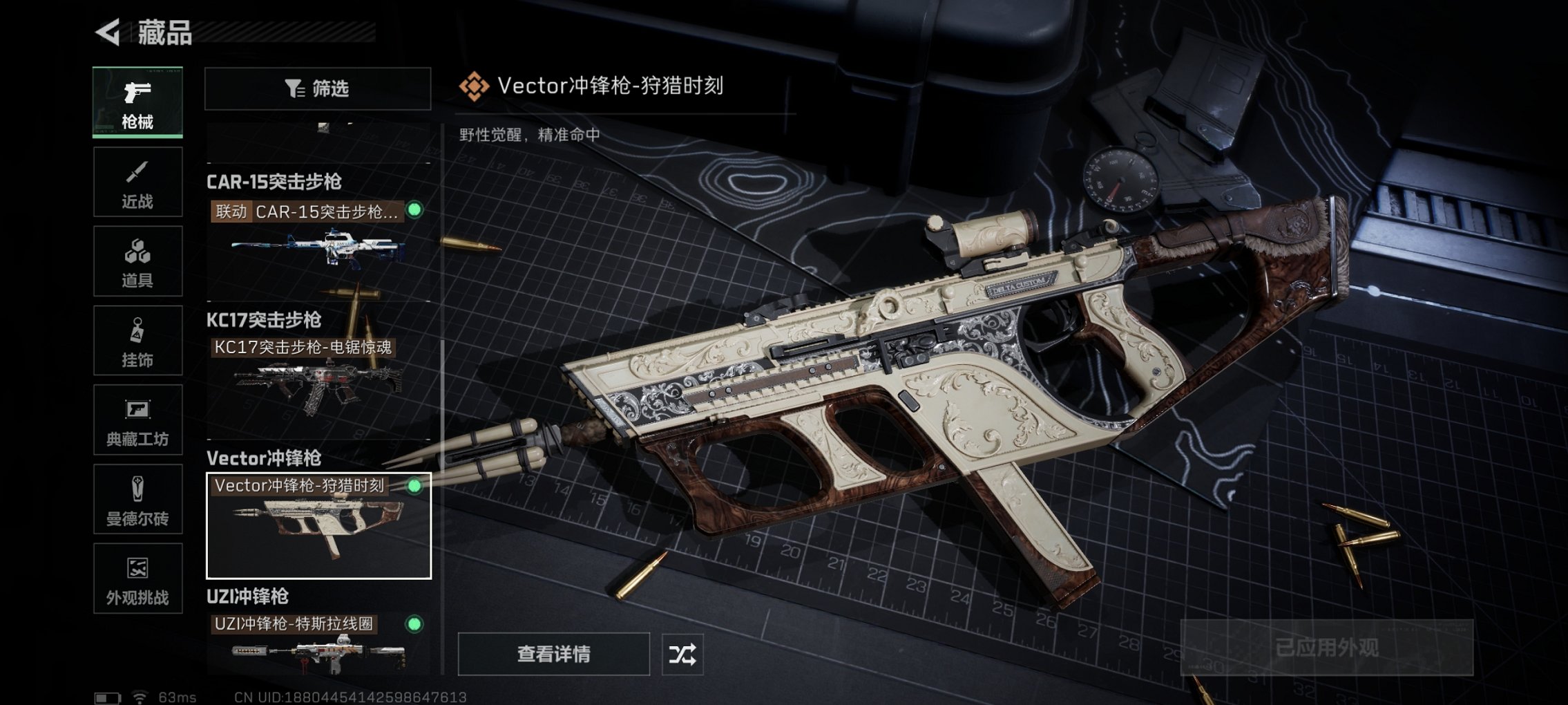Enter the 外观挑战 appearance challenge section
This screenshot has height=705, width=1568.
(x=137, y=579)
